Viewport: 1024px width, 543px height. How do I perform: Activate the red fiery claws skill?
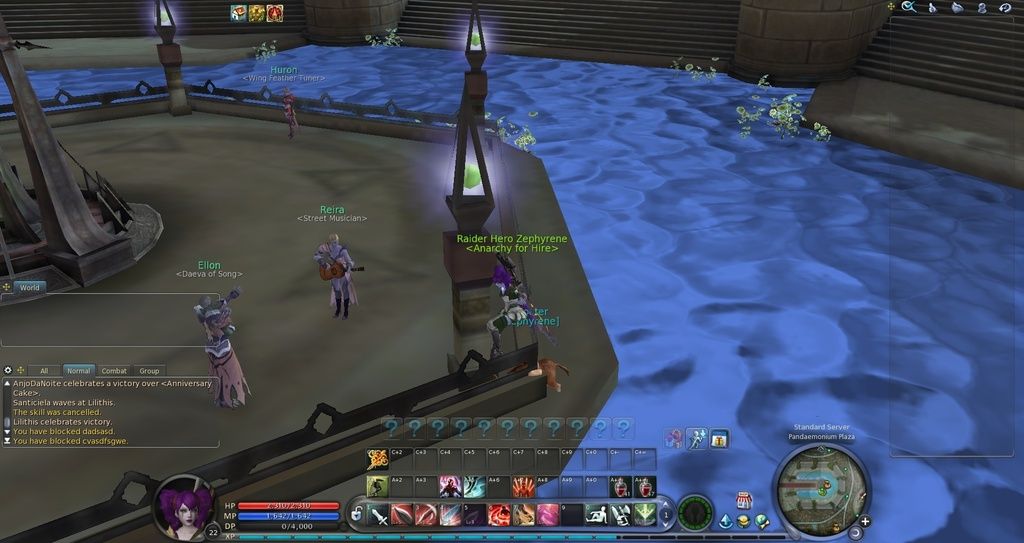point(523,487)
